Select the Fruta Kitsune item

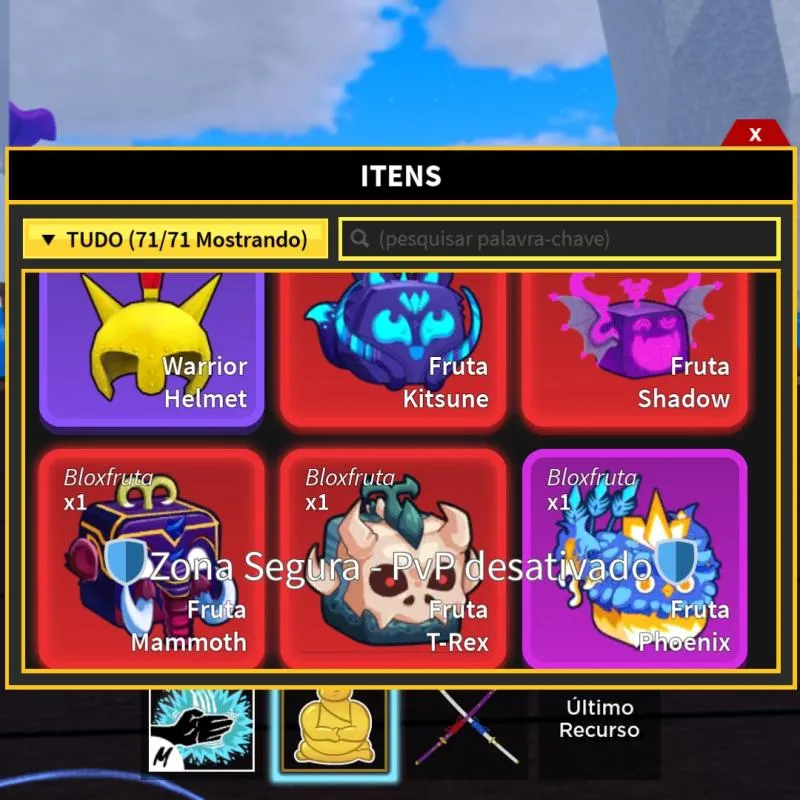pyautogui.click(x=392, y=350)
